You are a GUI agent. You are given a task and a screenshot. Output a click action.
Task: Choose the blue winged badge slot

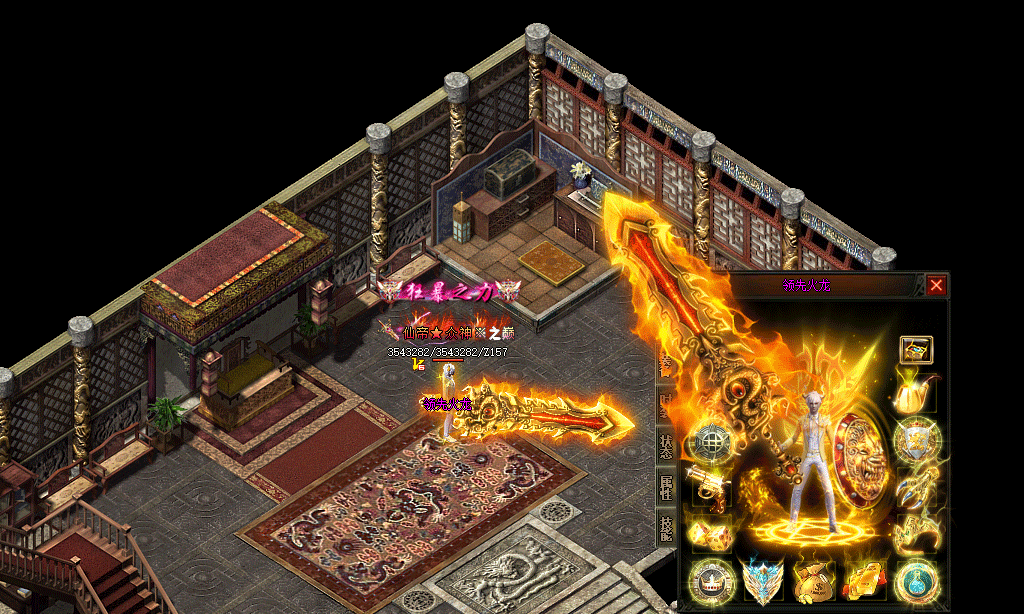point(762,580)
